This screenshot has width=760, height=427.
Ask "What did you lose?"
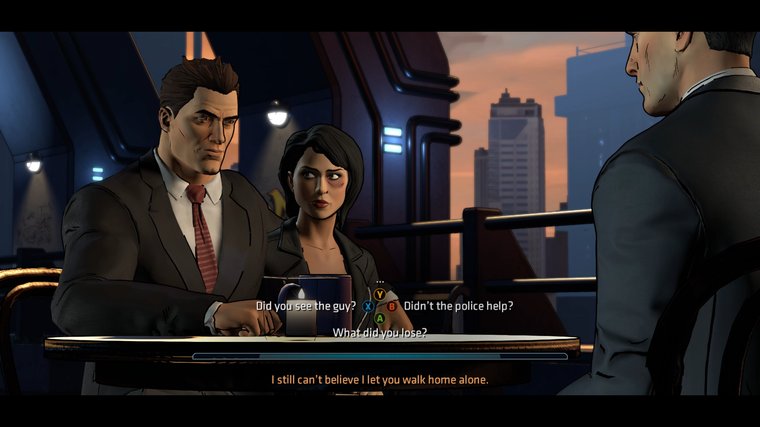pyautogui.click(x=380, y=333)
